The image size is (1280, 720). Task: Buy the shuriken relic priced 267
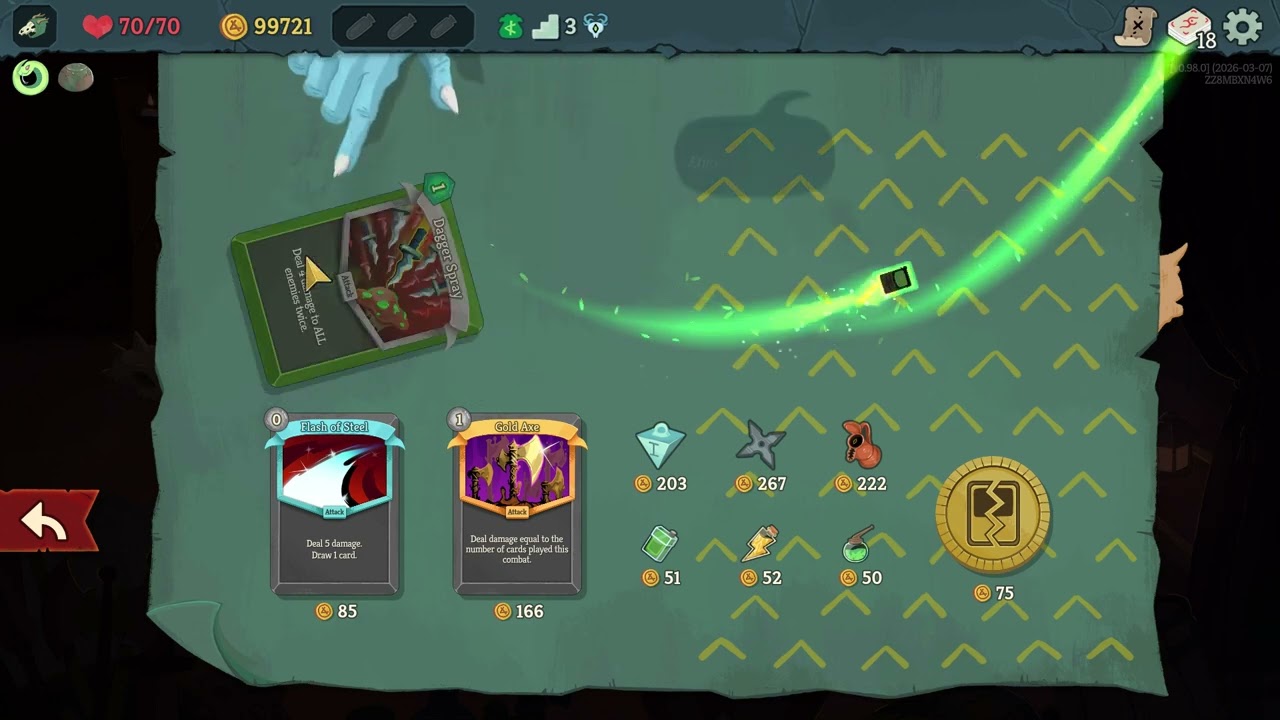pos(760,445)
